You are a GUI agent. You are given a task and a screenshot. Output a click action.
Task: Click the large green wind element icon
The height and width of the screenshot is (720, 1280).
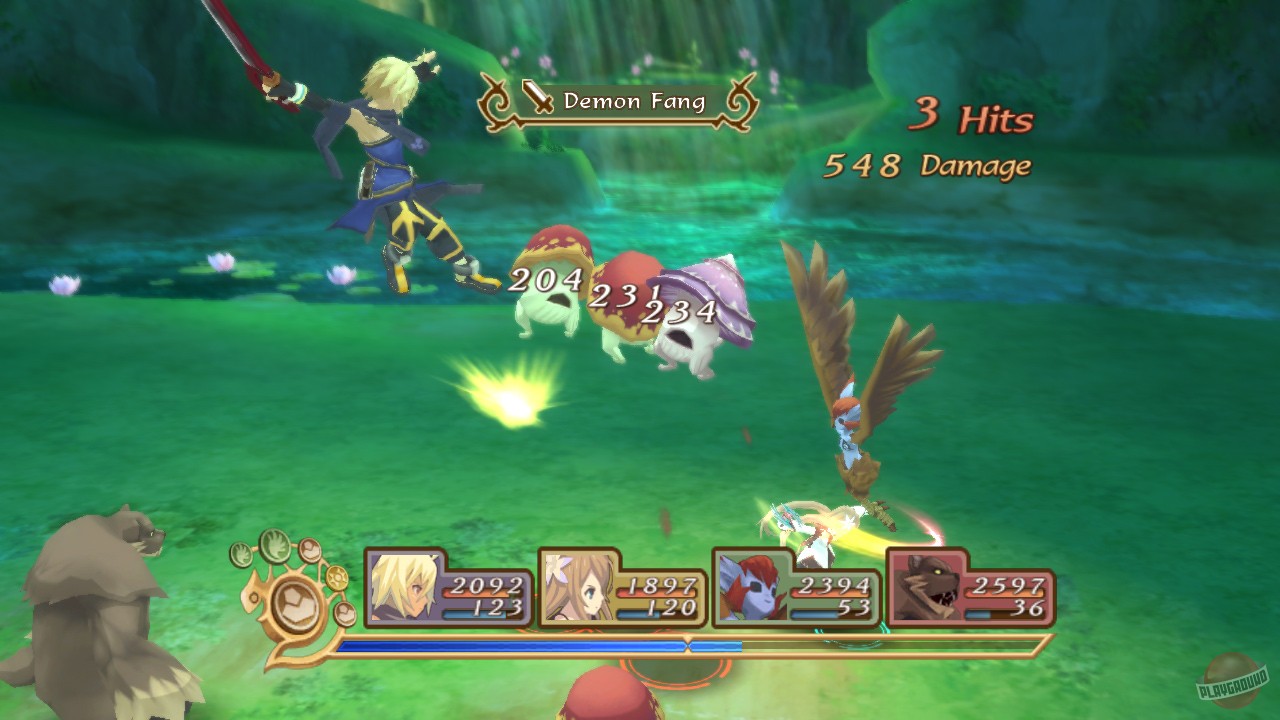pos(276,547)
